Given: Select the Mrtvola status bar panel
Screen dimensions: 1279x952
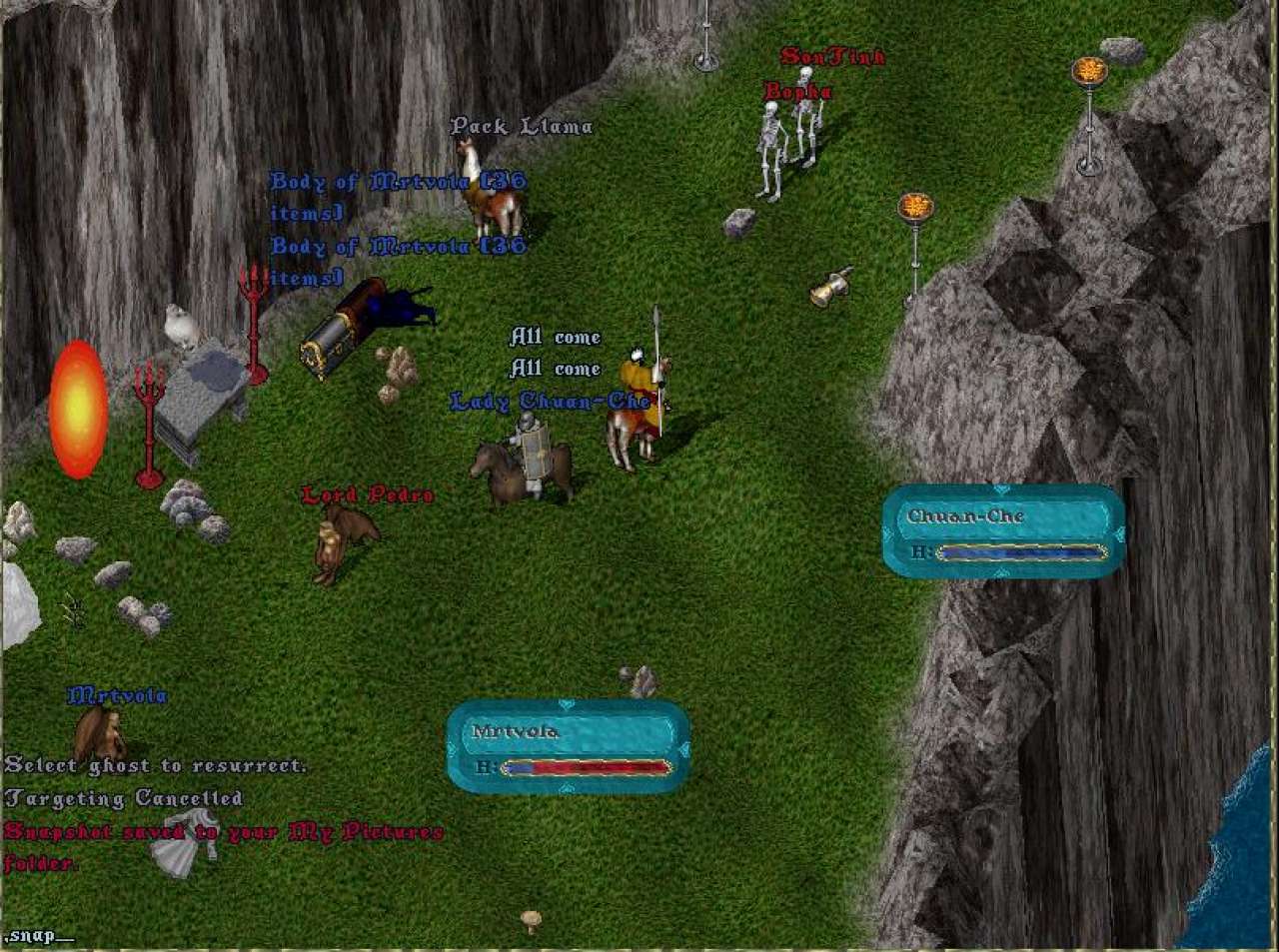Looking at the screenshot, I should [x=568, y=745].
